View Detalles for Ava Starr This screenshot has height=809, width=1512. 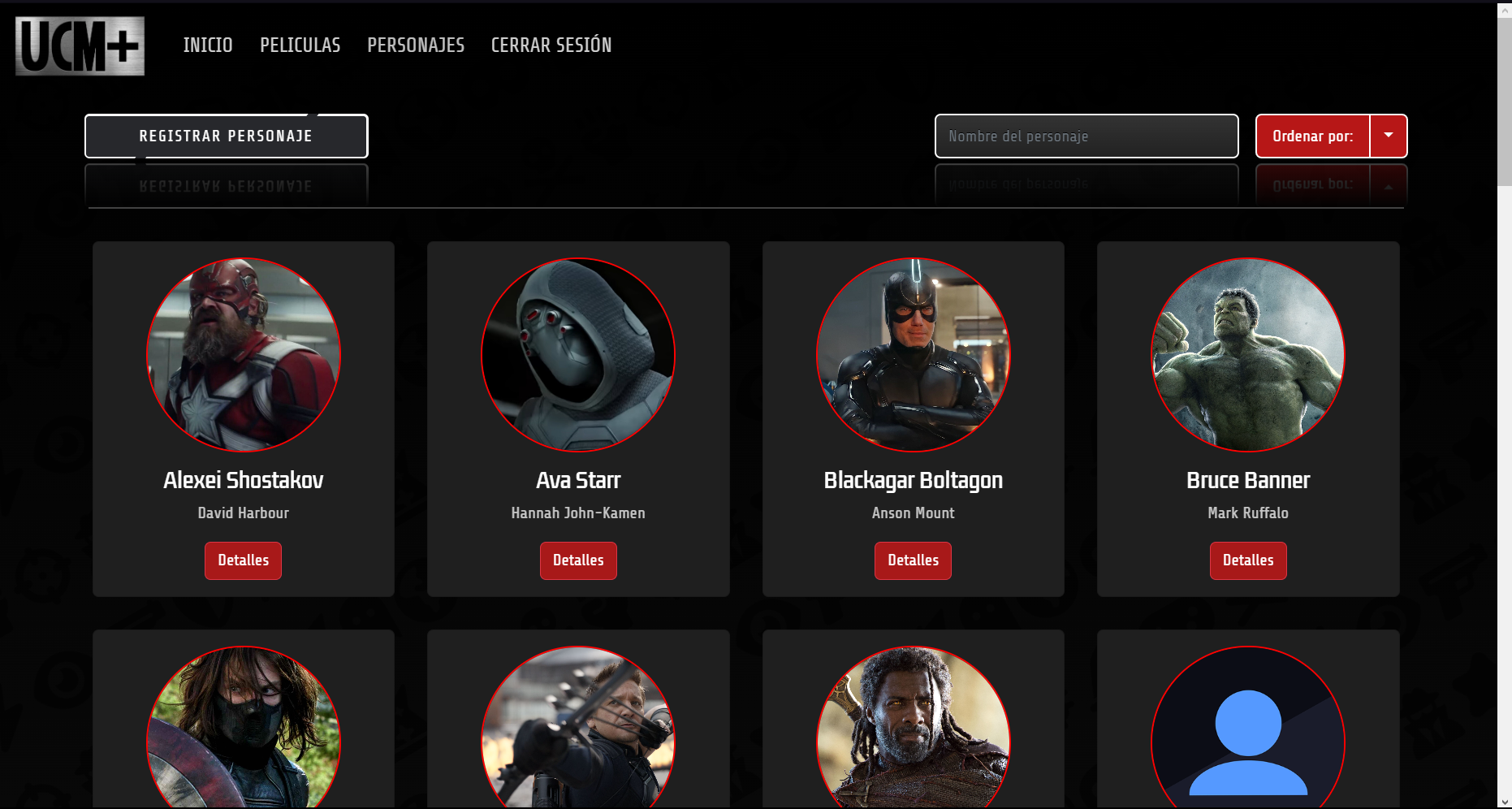[578, 560]
